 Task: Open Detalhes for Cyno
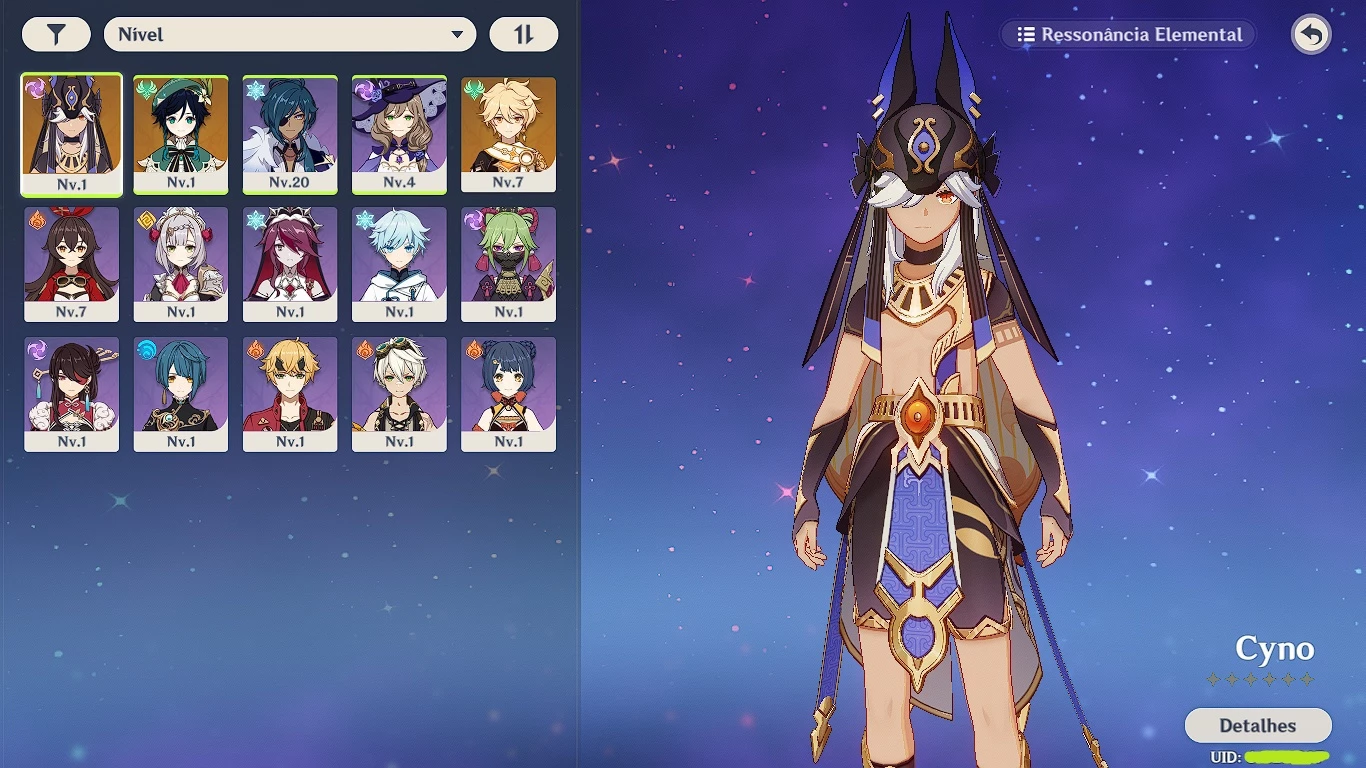click(1257, 725)
